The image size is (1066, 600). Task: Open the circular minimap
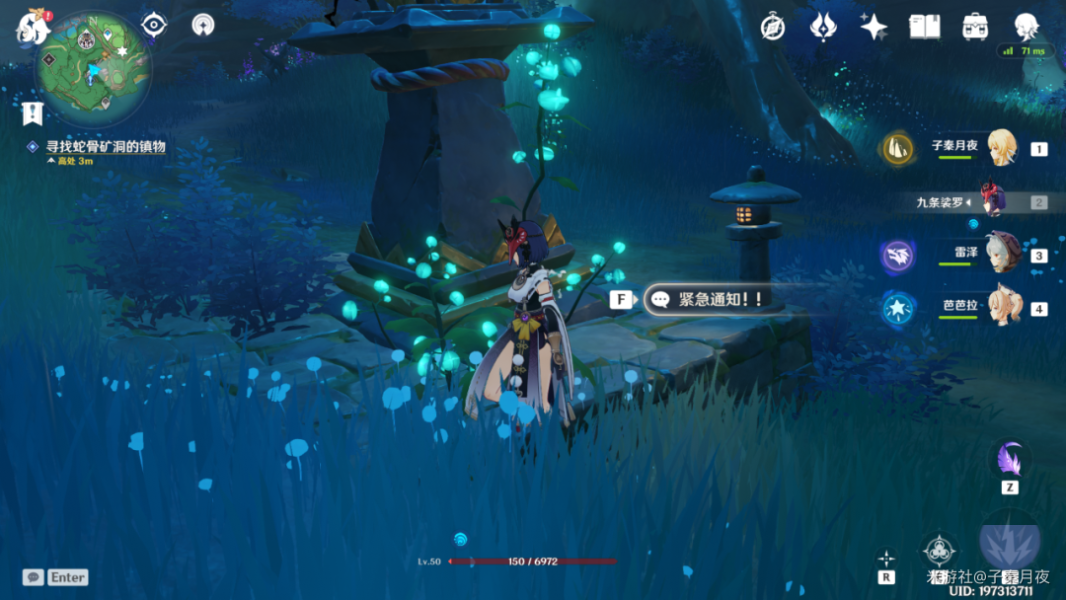coord(93,69)
